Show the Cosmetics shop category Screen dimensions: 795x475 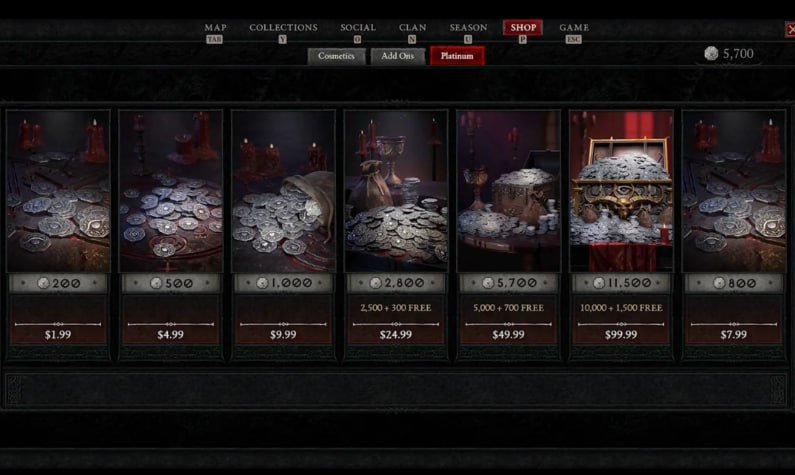336,56
